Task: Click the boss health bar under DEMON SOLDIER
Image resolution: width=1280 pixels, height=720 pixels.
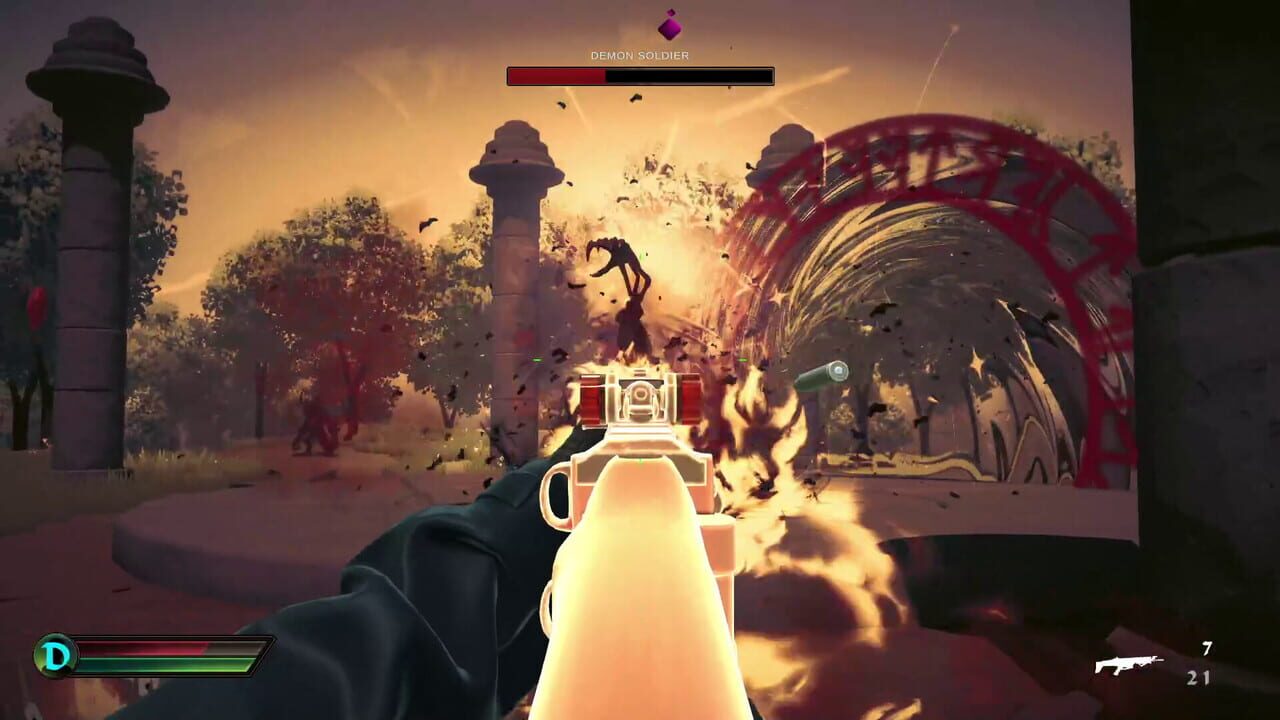Action: (x=640, y=73)
